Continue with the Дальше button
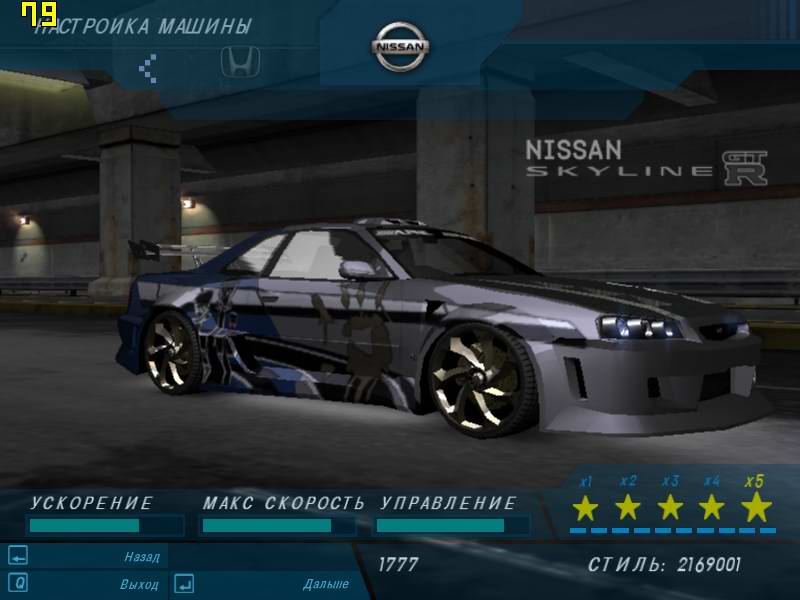 (325, 583)
